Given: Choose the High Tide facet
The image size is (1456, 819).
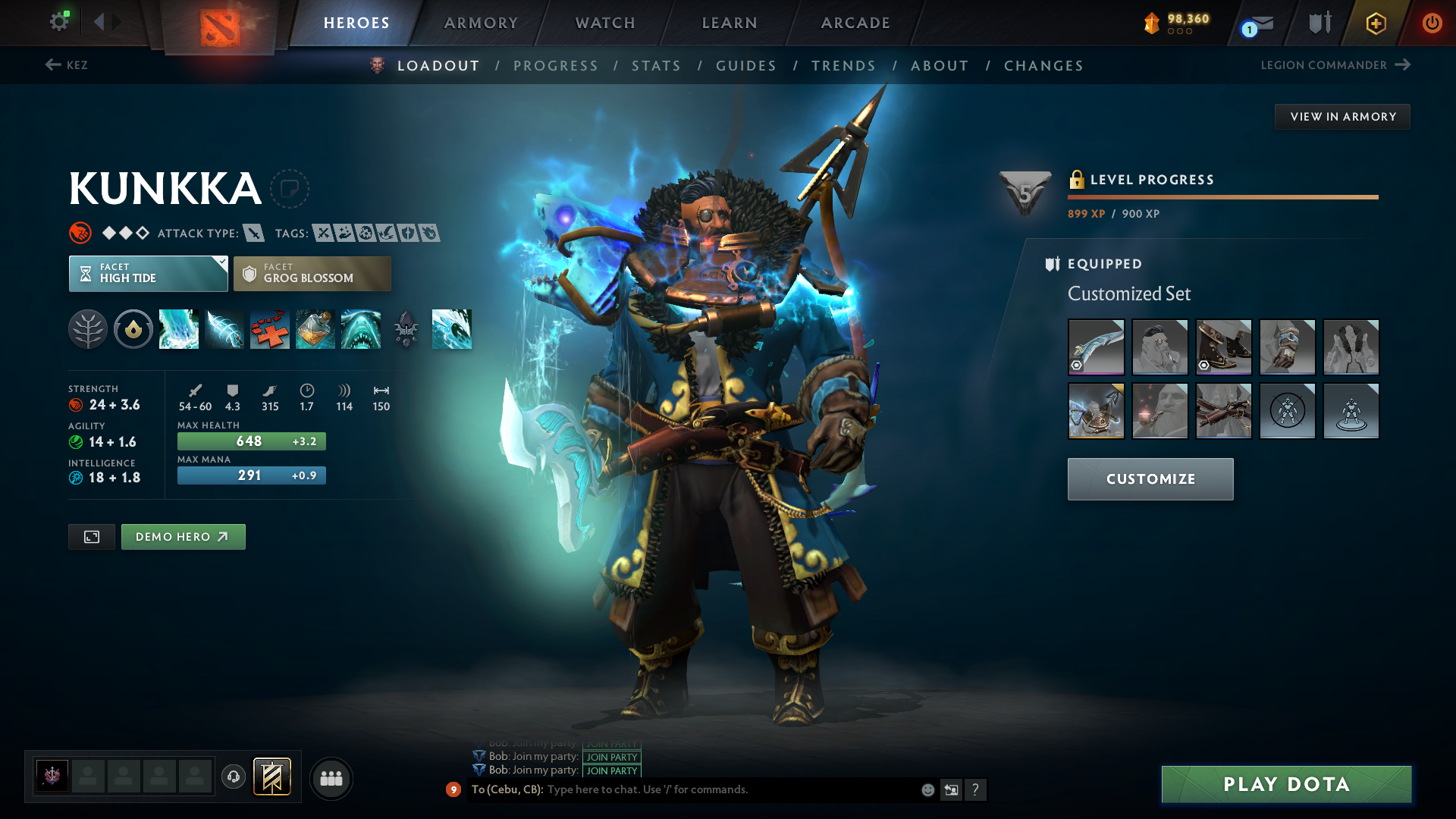Looking at the screenshot, I should (x=148, y=274).
